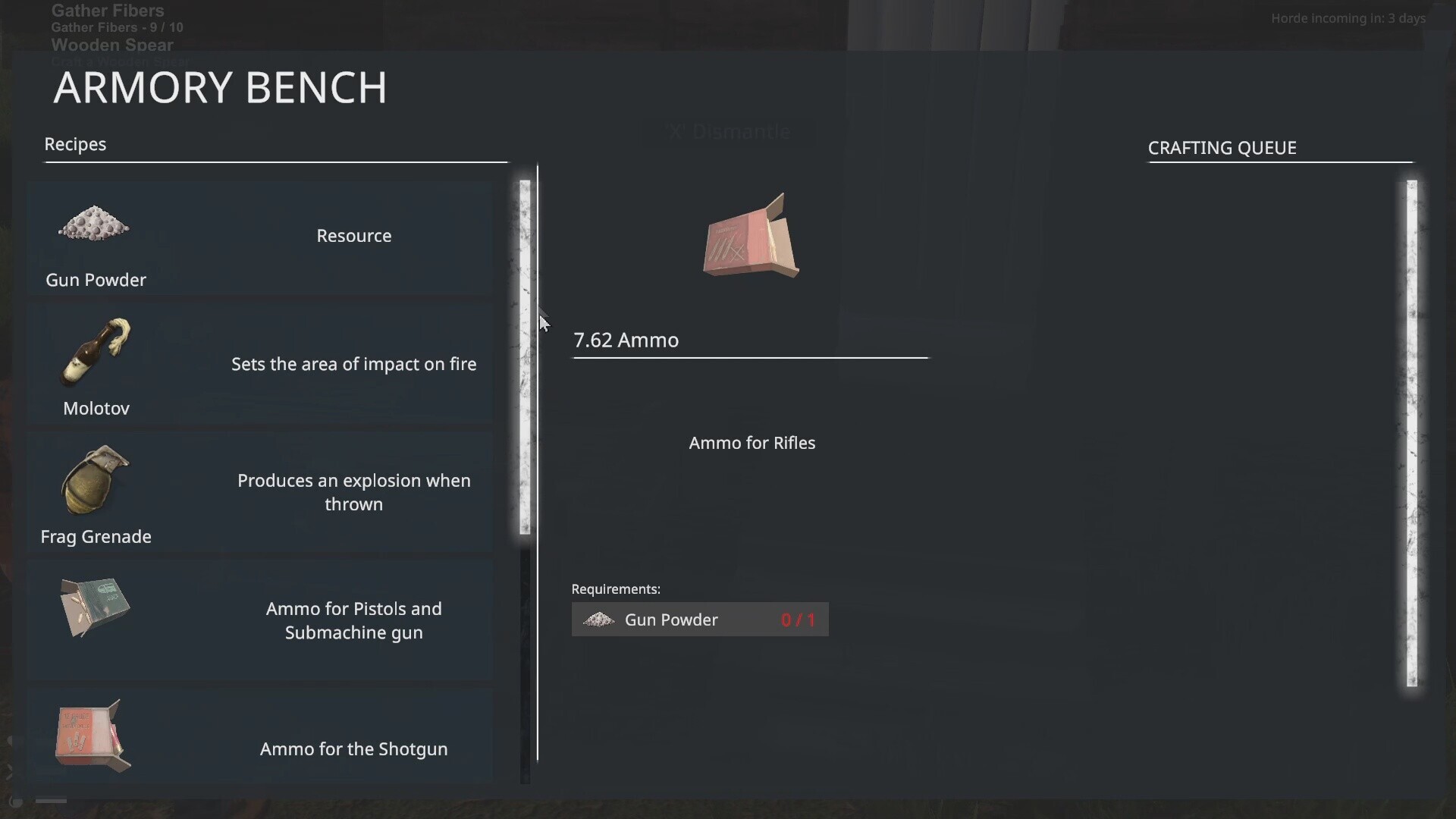Click the small circular icon at bottom left

pyautogui.click(x=15, y=802)
